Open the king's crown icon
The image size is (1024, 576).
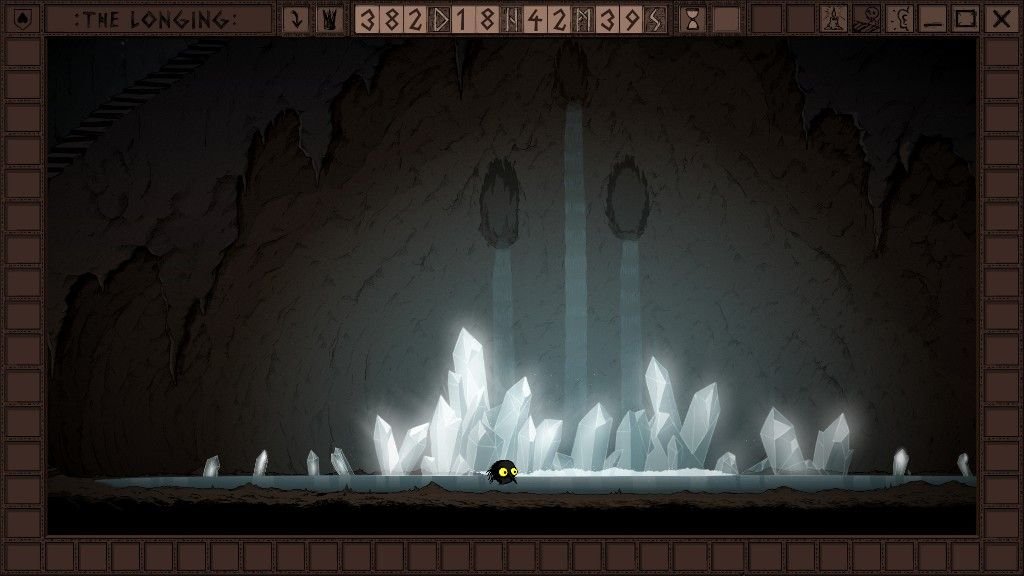[327, 19]
